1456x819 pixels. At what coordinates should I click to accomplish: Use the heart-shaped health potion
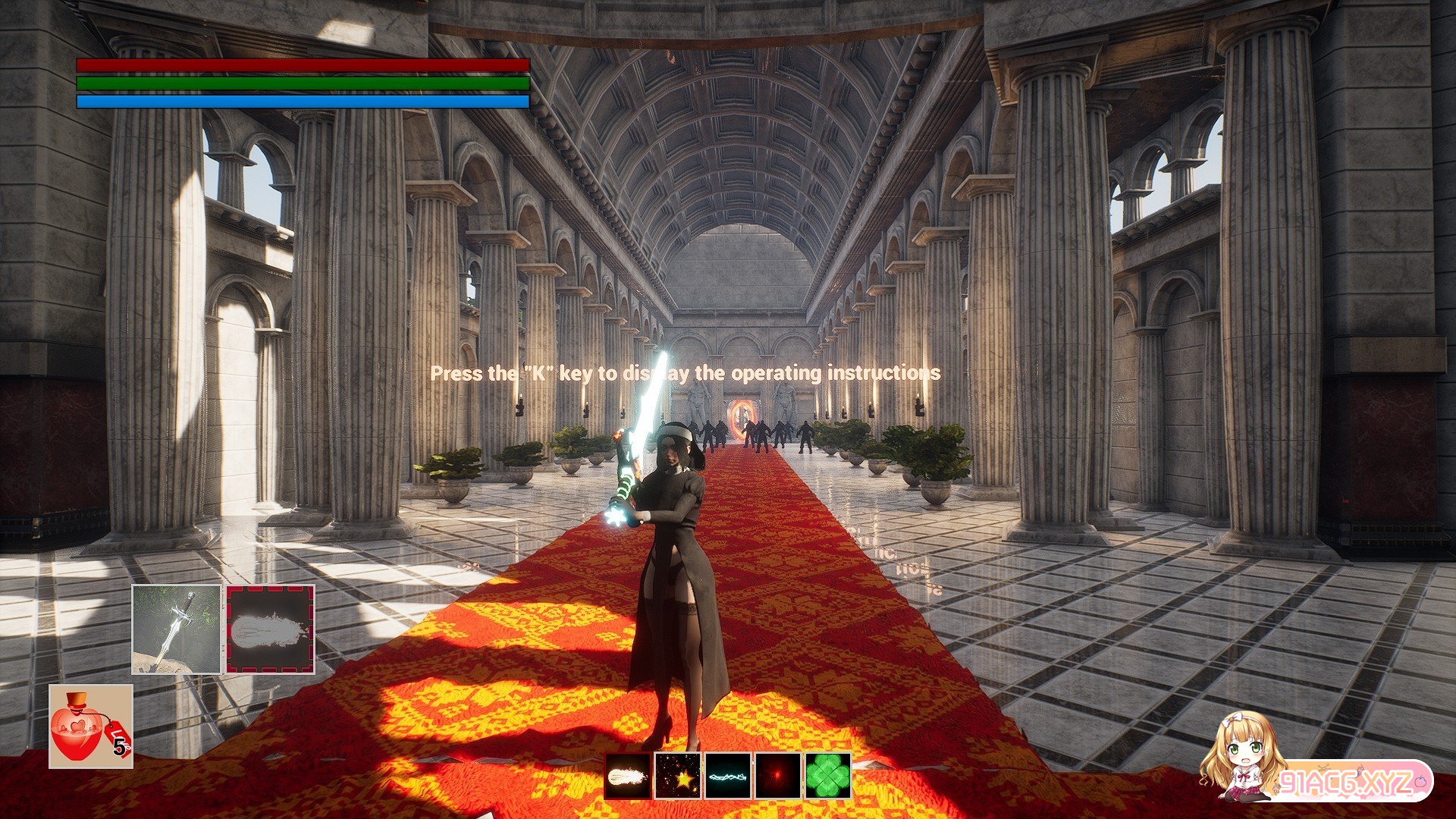pyautogui.click(x=91, y=726)
